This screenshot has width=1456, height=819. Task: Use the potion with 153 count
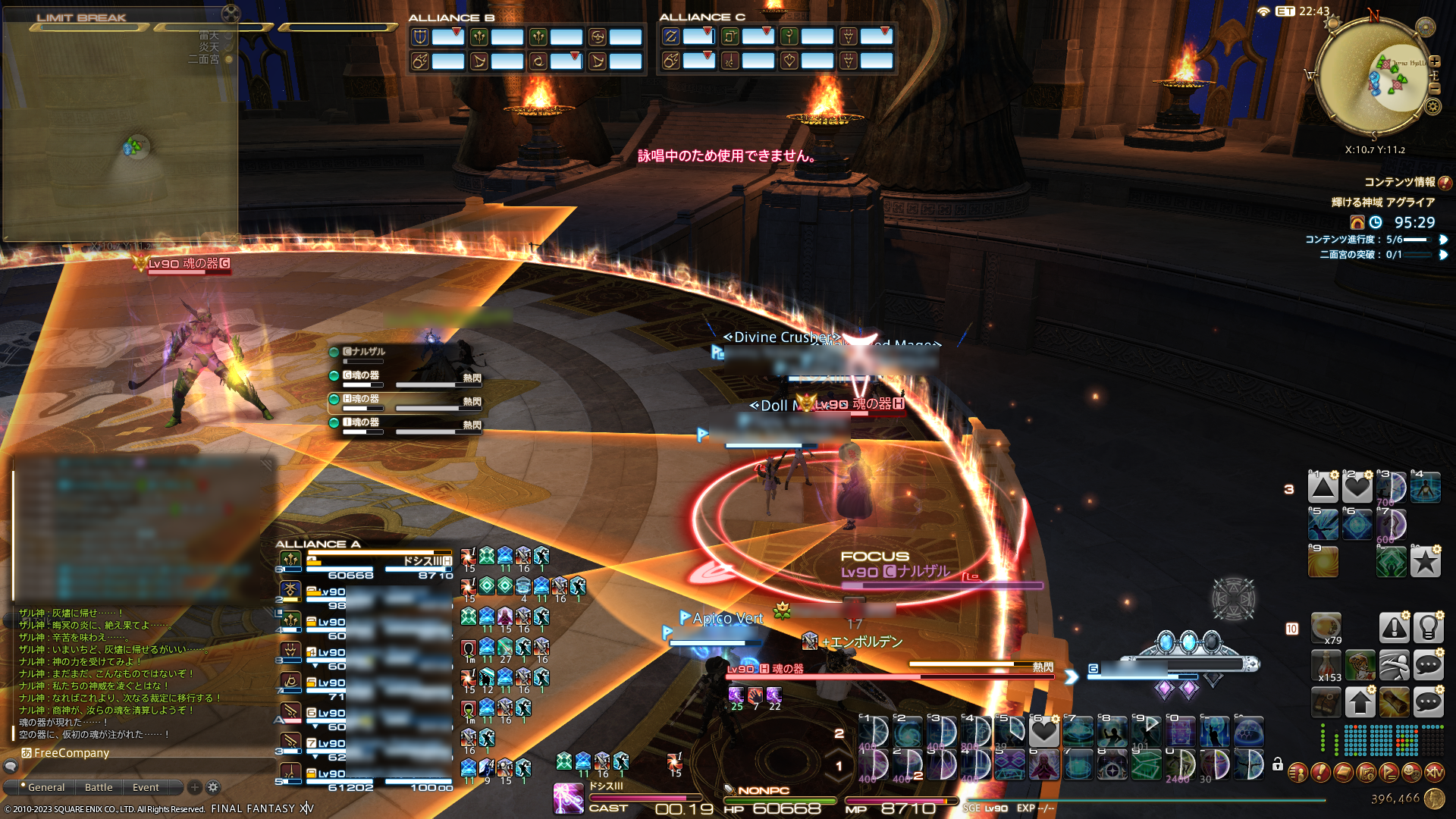[1326, 666]
